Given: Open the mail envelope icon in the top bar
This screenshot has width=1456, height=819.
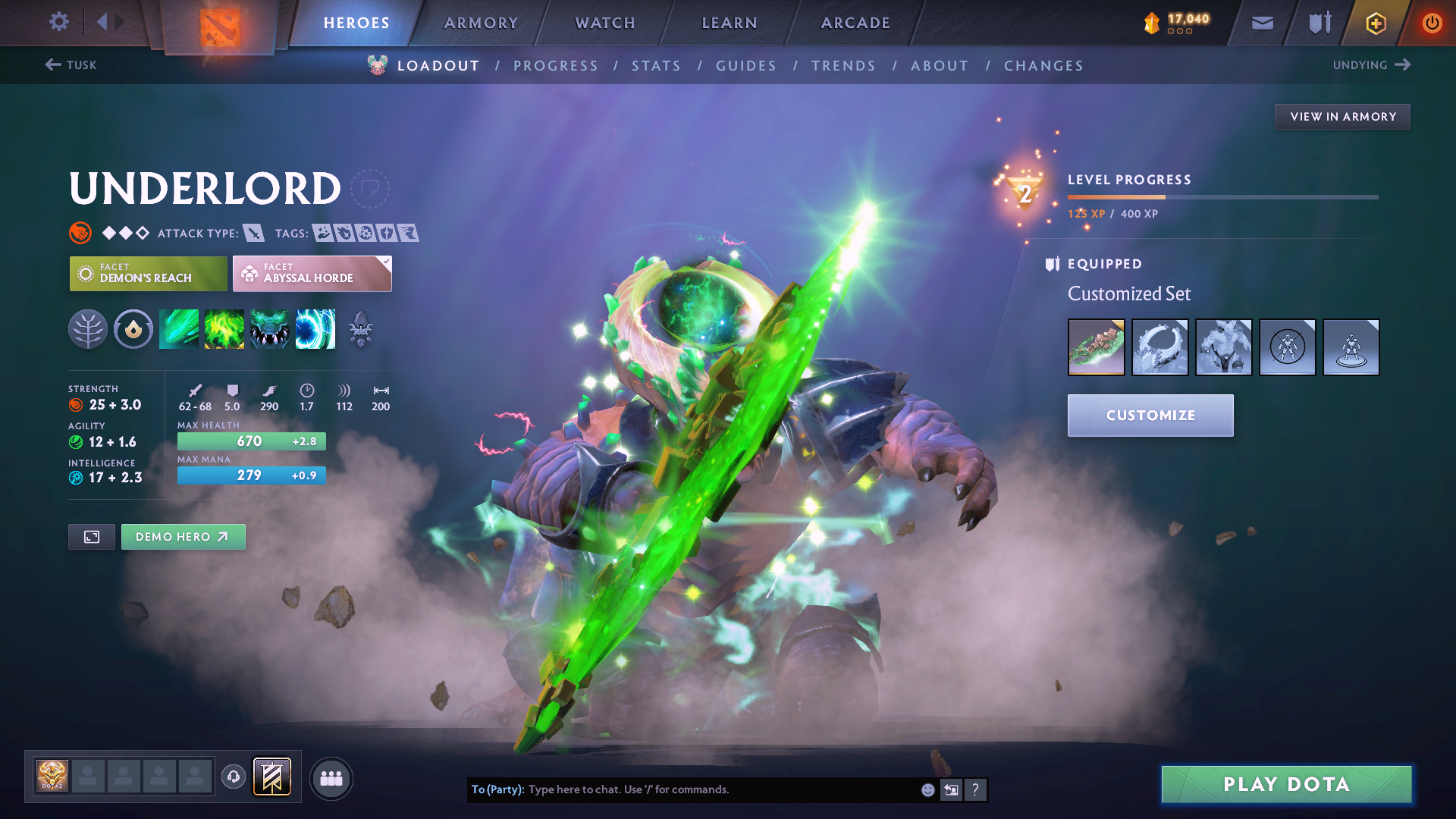Looking at the screenshot, I should click(x=1261, y=22).
